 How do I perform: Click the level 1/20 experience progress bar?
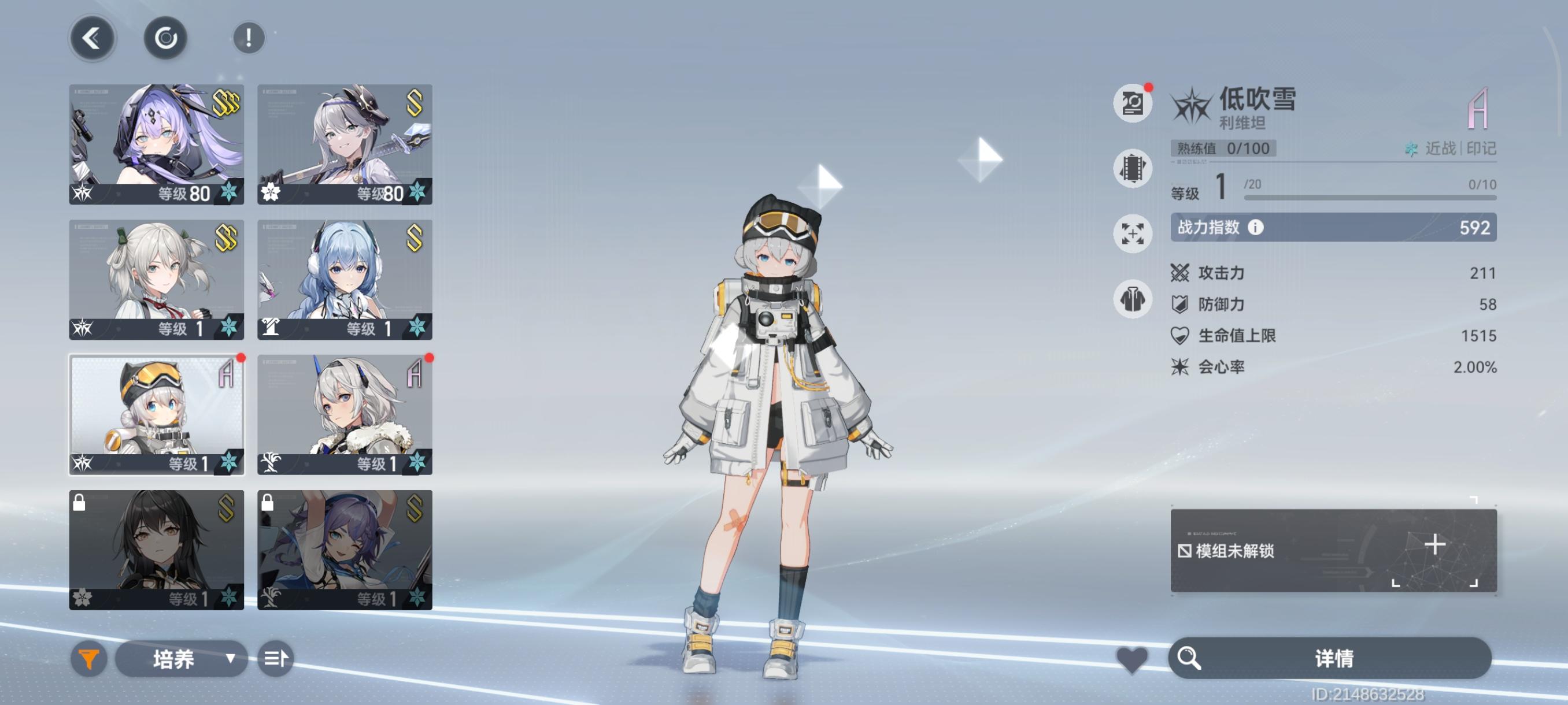(x=1370, y=196)
